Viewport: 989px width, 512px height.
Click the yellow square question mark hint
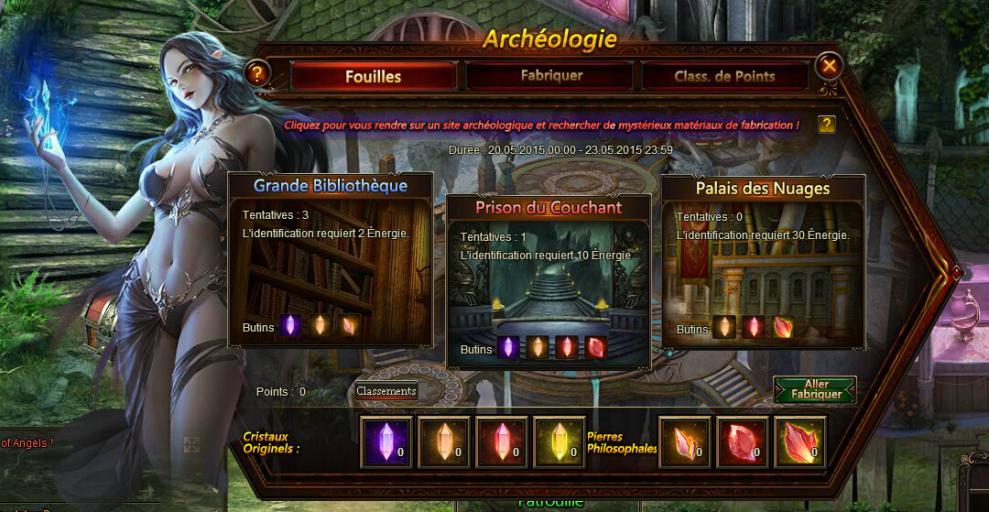(x=826, y=124)
